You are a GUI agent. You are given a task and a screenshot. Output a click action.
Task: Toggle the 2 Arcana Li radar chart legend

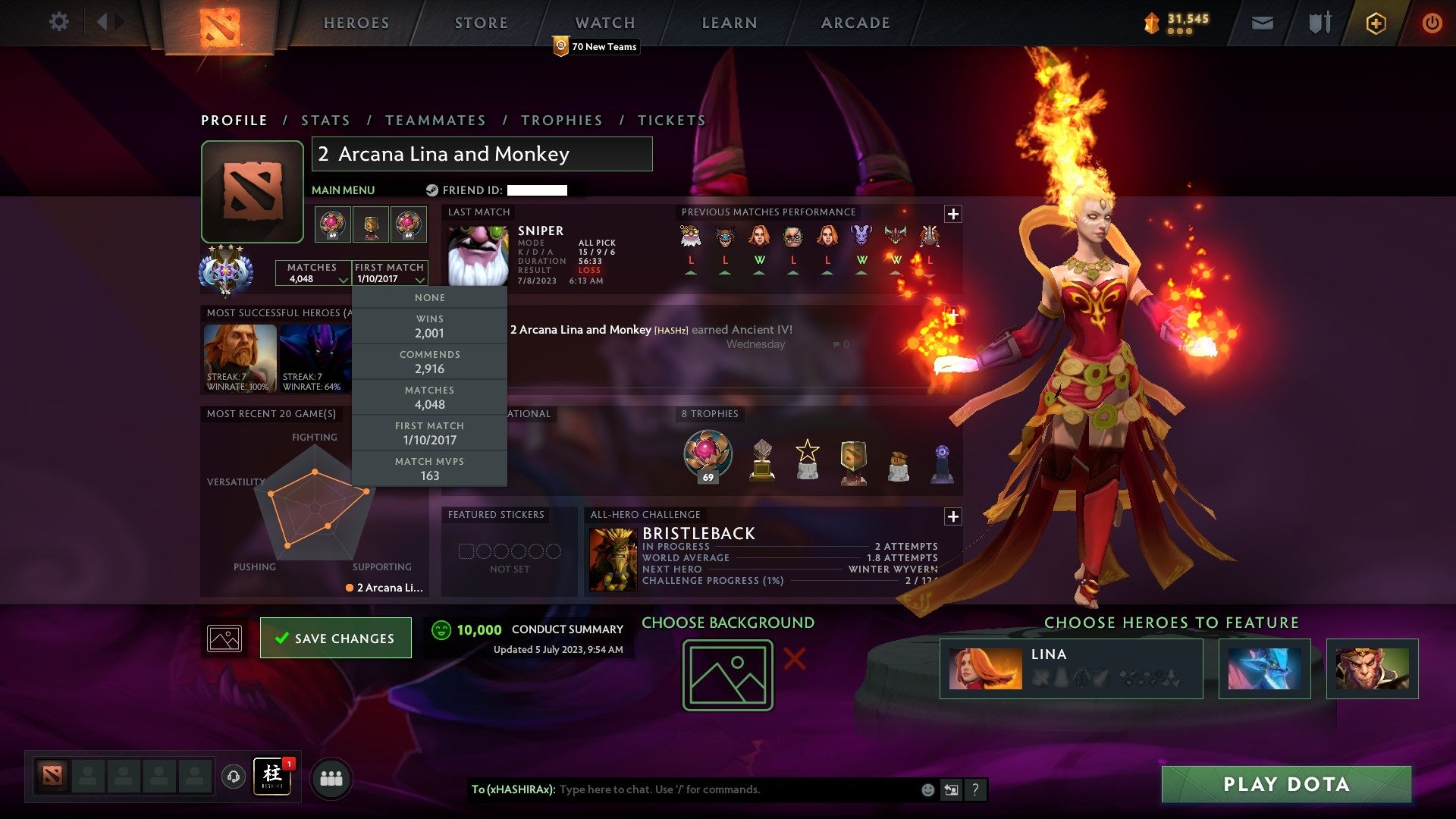[x=383, y=586]
